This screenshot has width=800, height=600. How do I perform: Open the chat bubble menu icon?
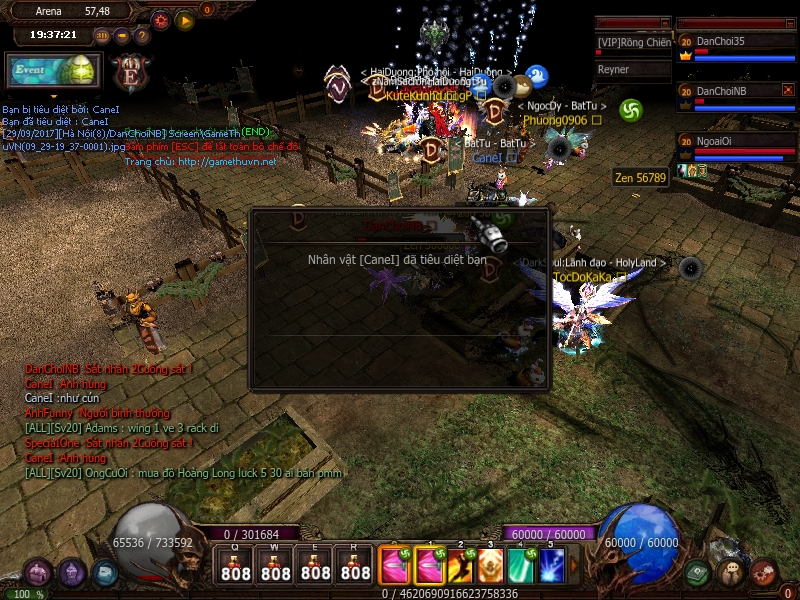(x=733, y=572)
